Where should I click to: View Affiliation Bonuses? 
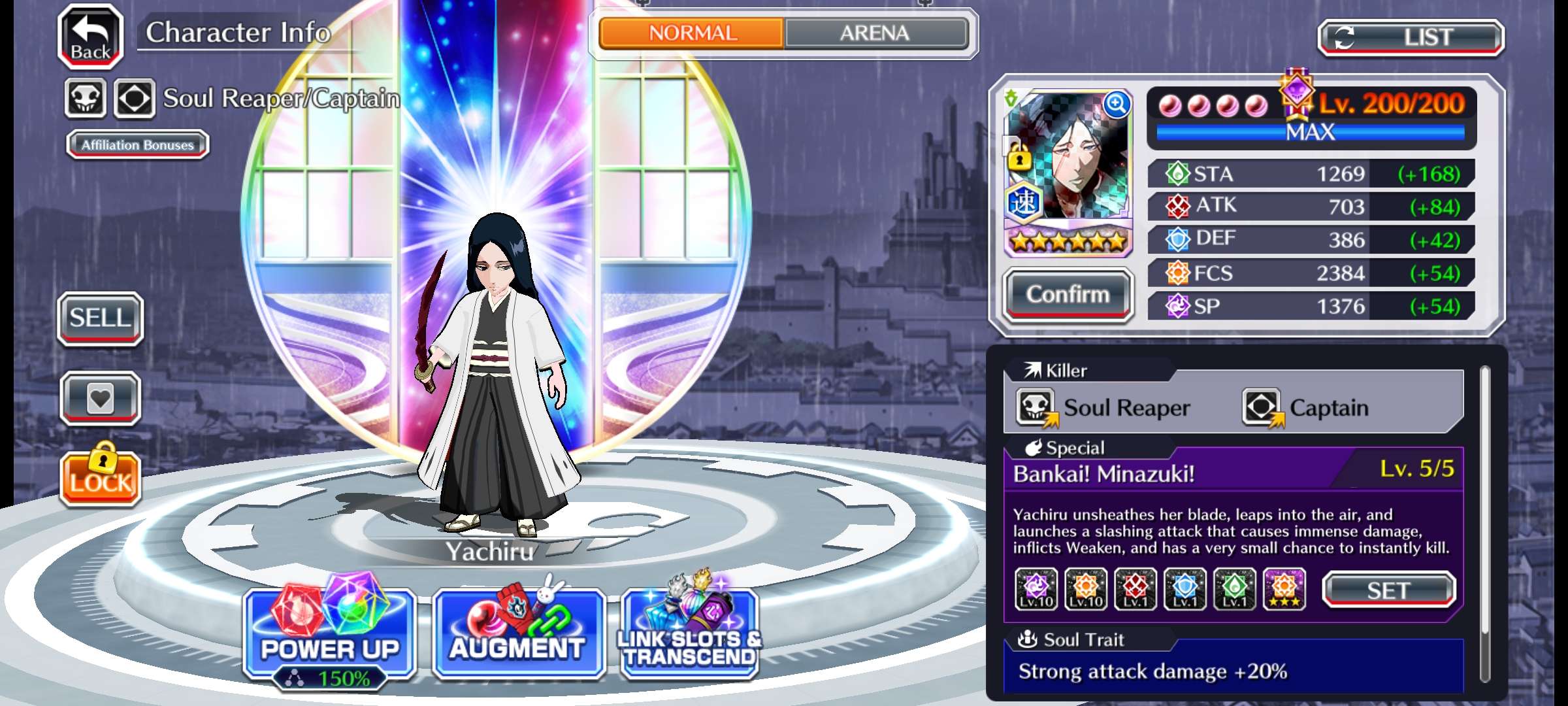[138, 144]
